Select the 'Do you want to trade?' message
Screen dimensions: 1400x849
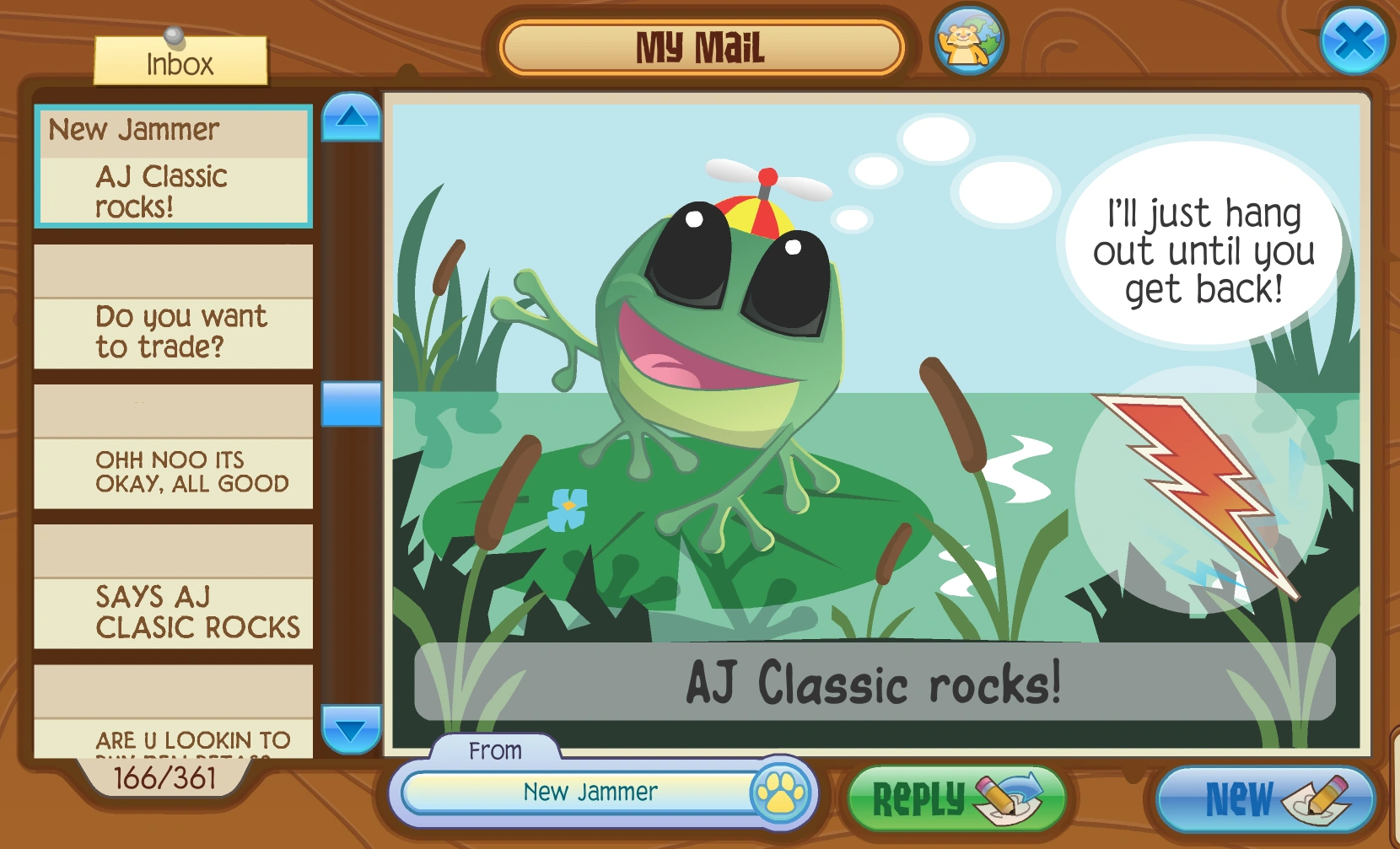pos(172,330)
